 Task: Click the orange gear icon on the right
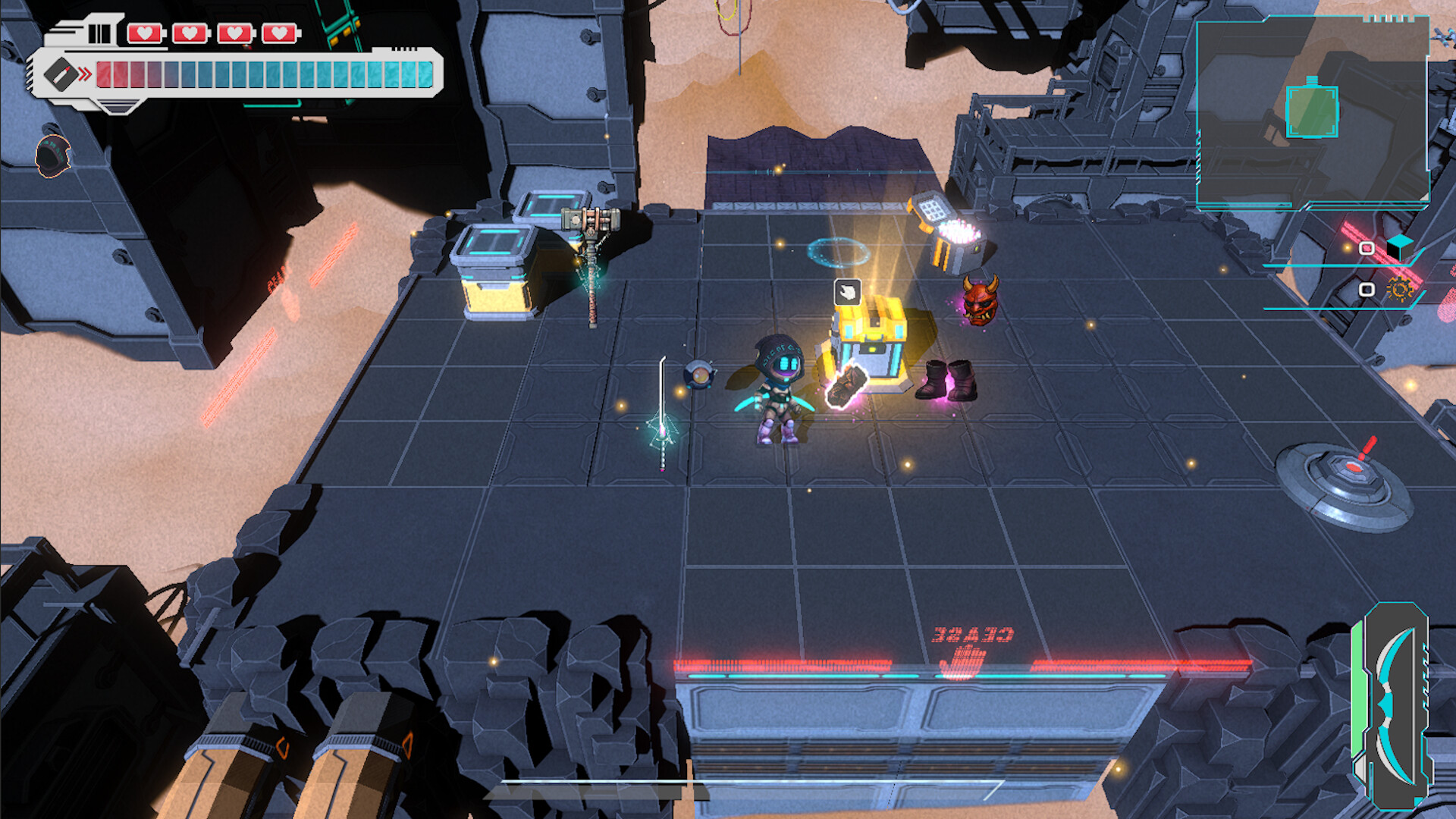(x=1400, y=290)
